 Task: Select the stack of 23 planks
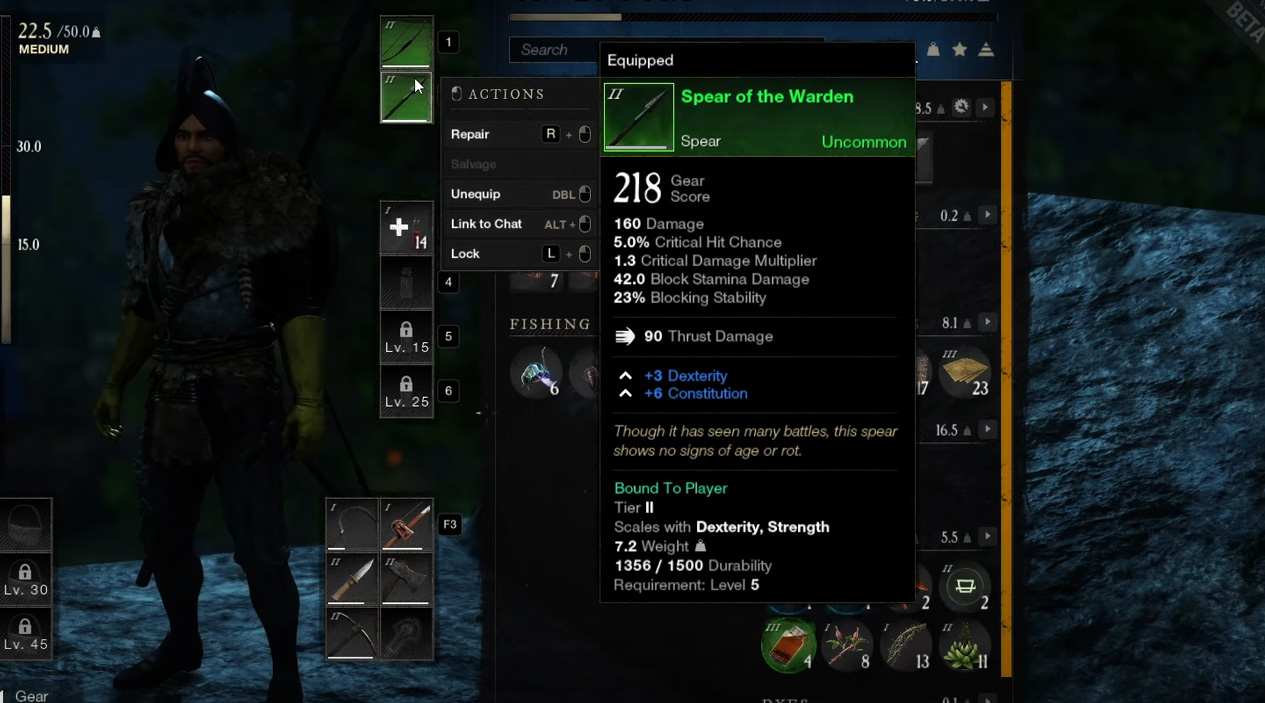964,372
